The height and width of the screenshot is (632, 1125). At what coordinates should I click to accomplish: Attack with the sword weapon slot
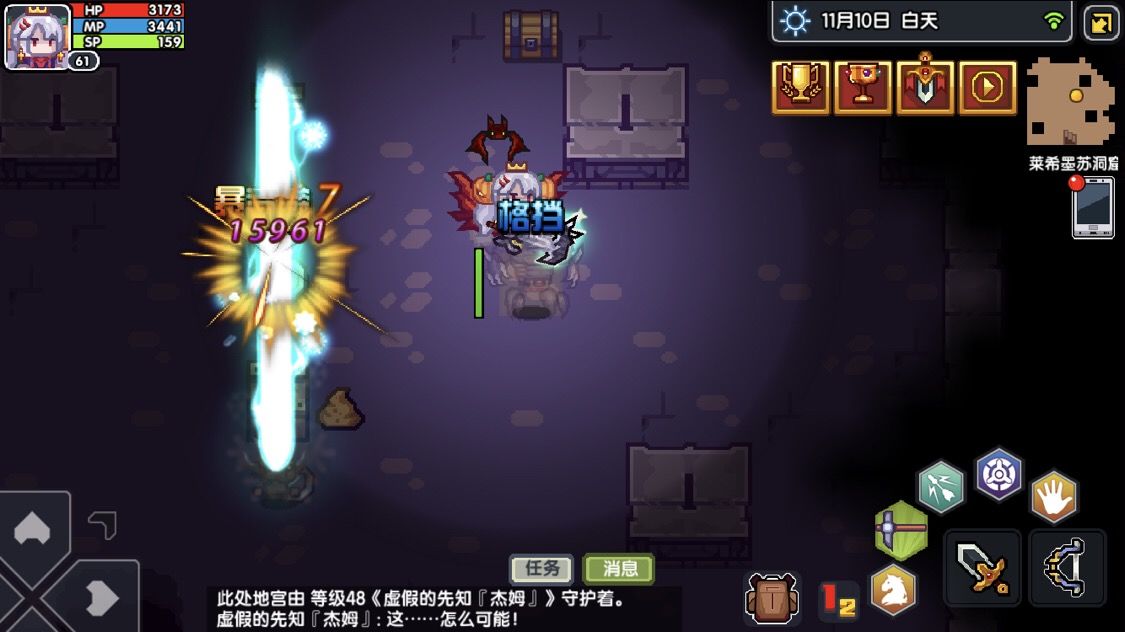(x=982, y=568)
